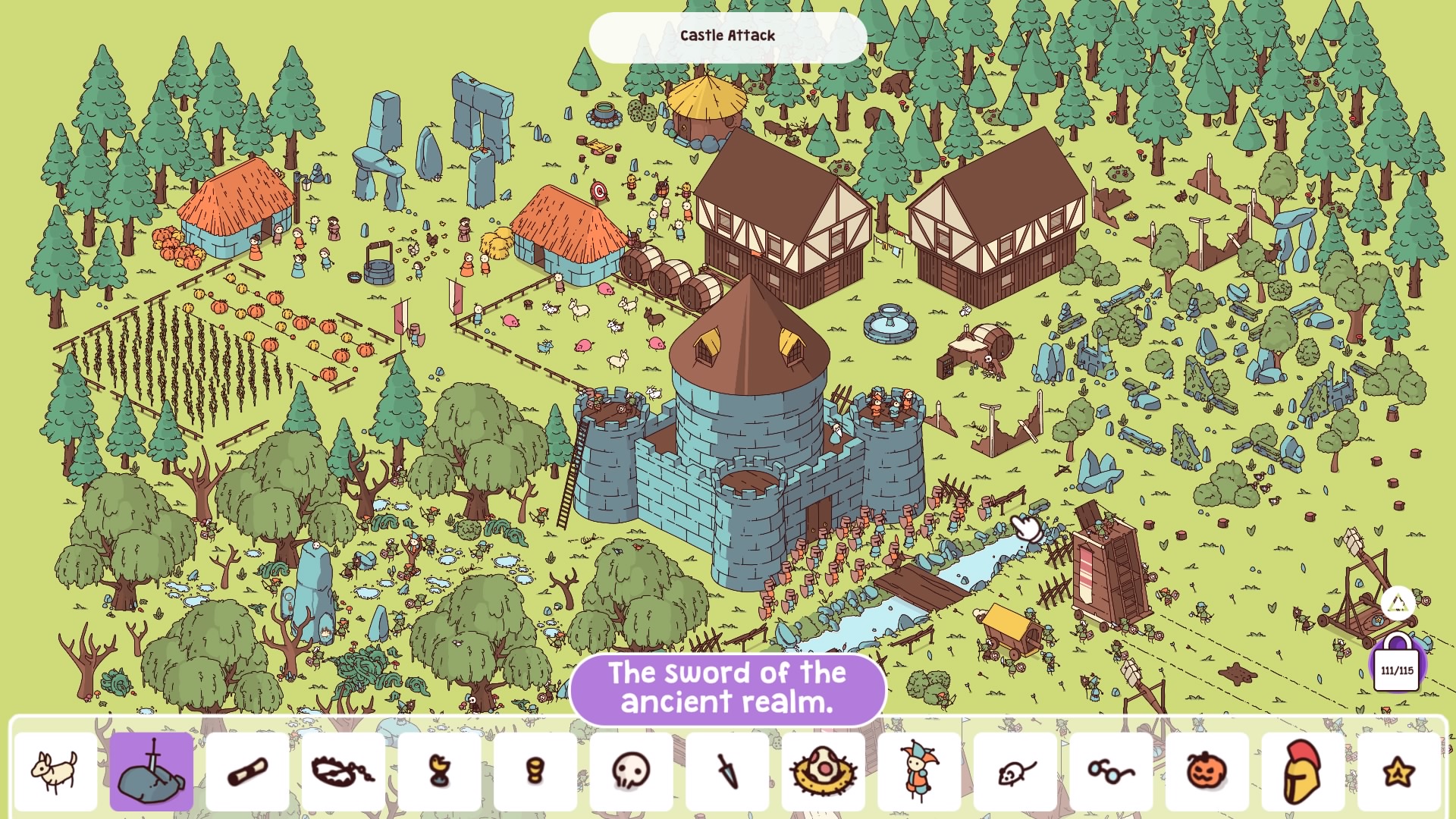Click the padlock showing 111/115 found
This screenshot has height=819, width=1456.
1397,665
